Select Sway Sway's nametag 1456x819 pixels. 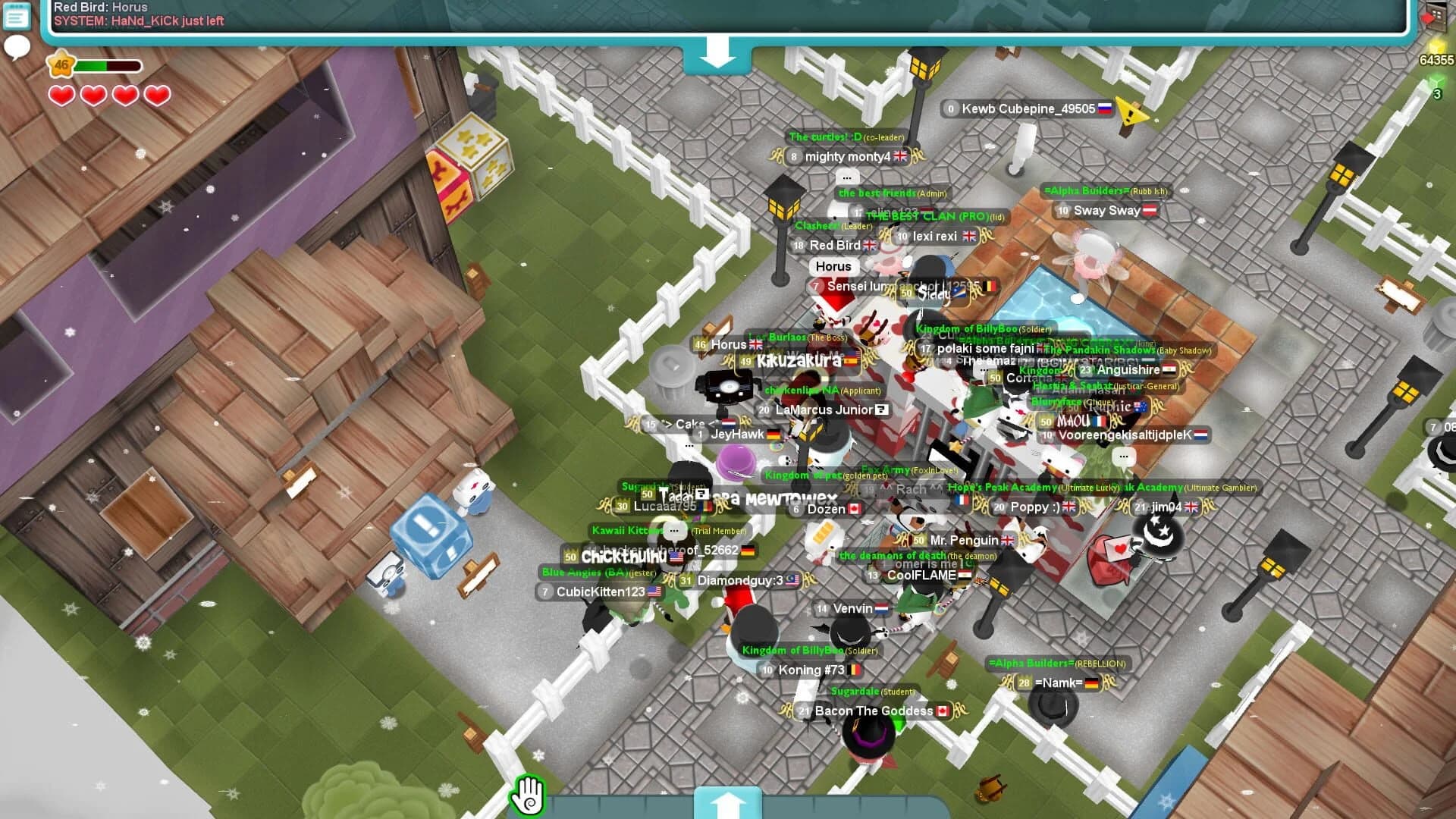1100,211
